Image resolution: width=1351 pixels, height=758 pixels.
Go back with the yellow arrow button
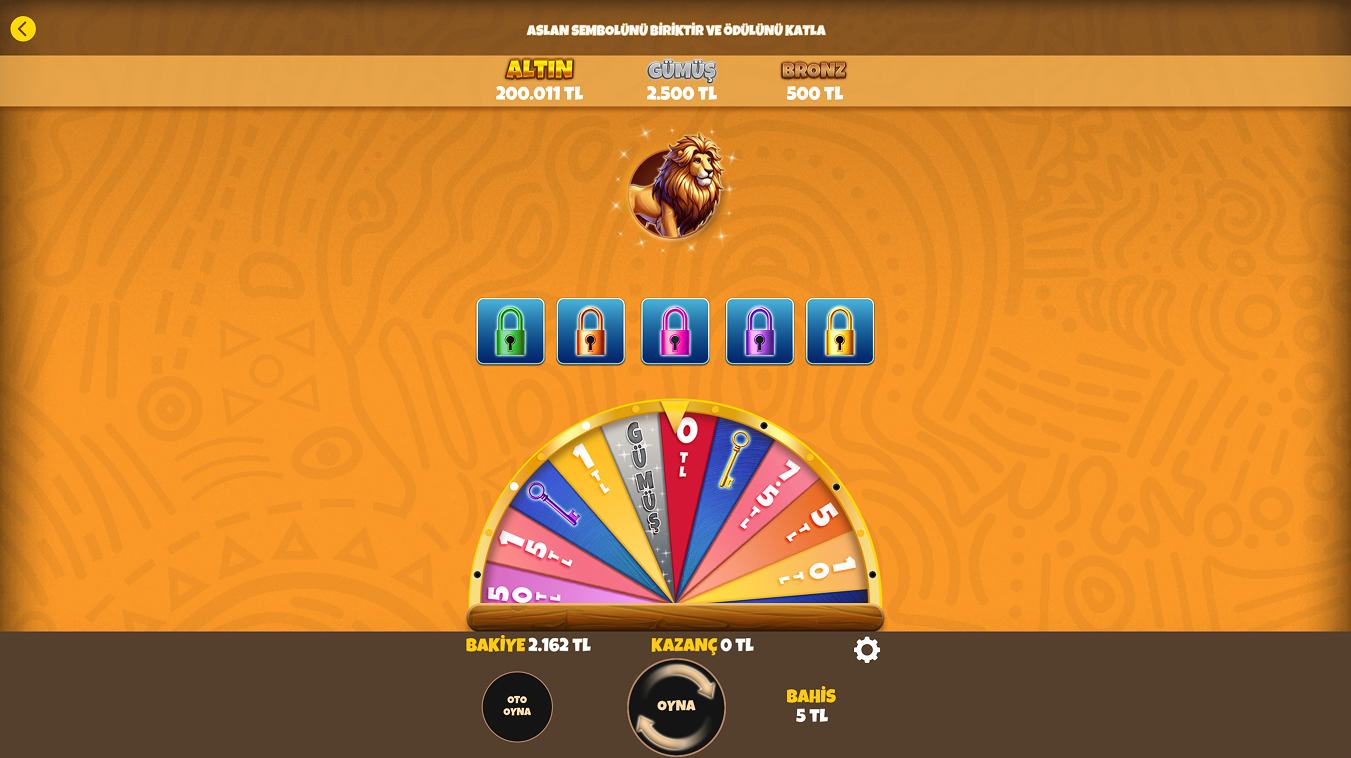[23, 29]
